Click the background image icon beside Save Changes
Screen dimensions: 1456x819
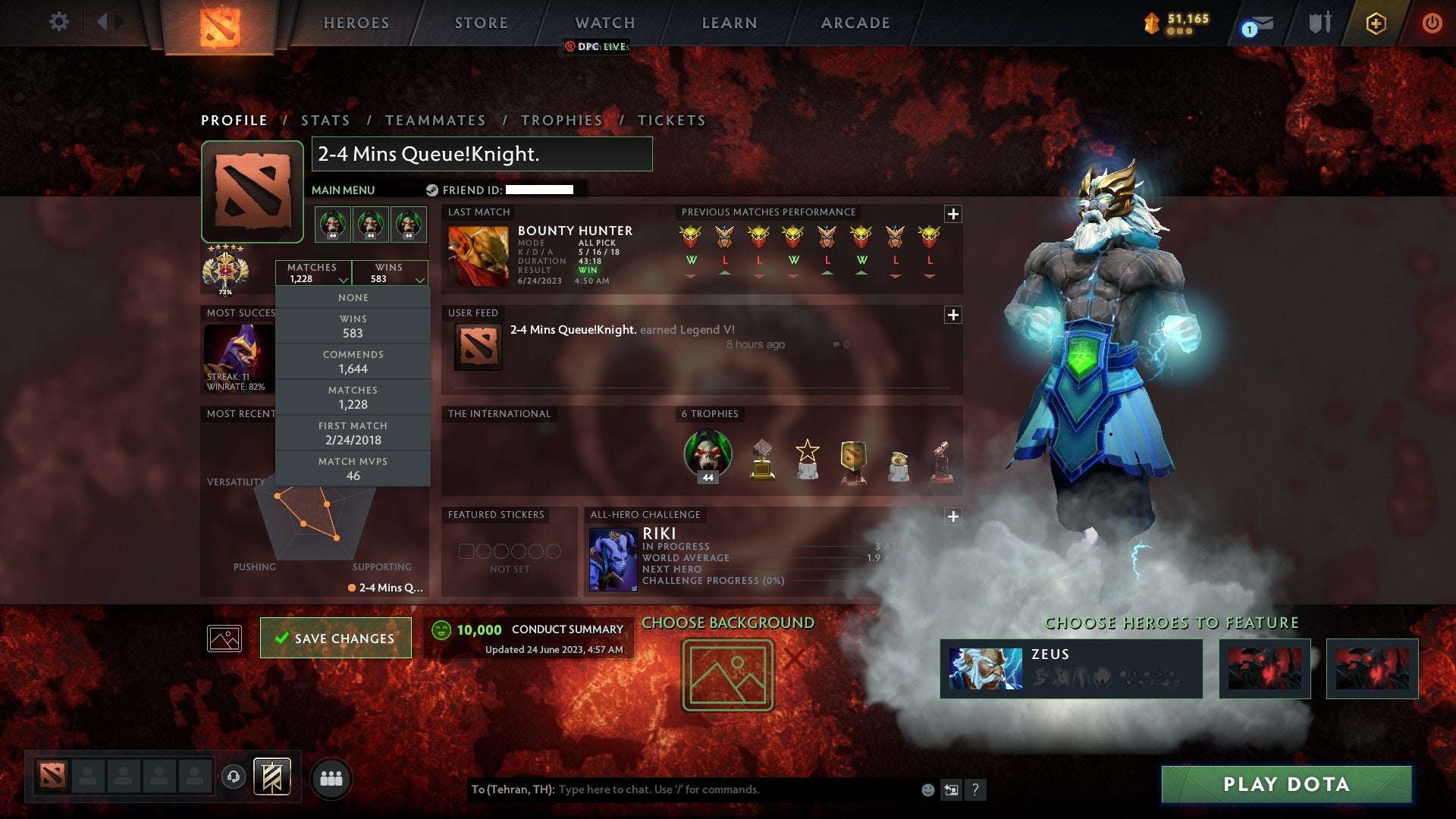pyautogui.click(x=224, y=638)
